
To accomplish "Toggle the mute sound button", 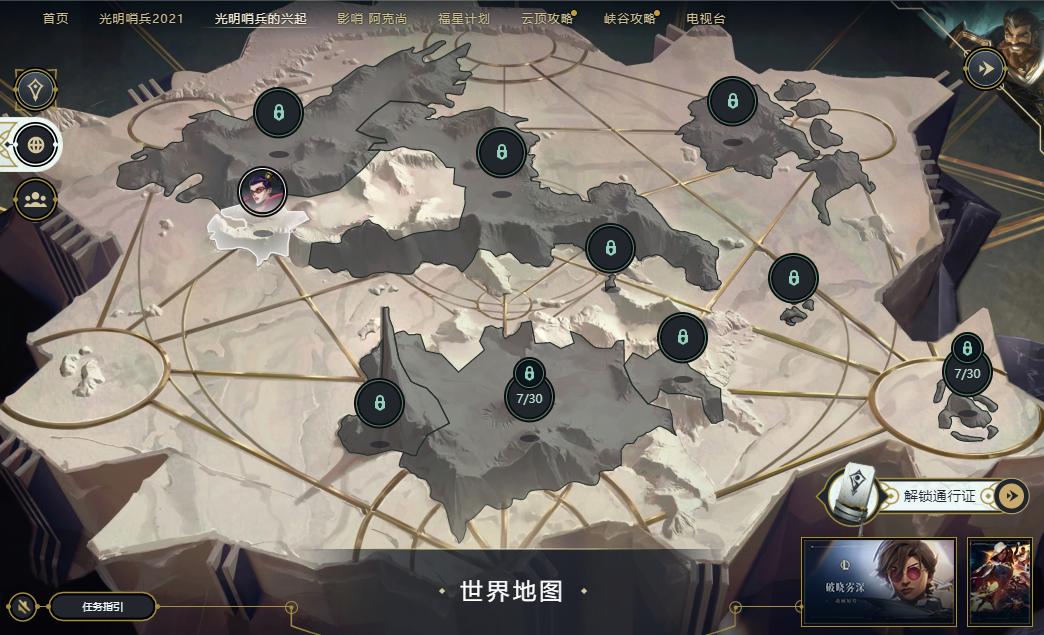I will 22,606.
